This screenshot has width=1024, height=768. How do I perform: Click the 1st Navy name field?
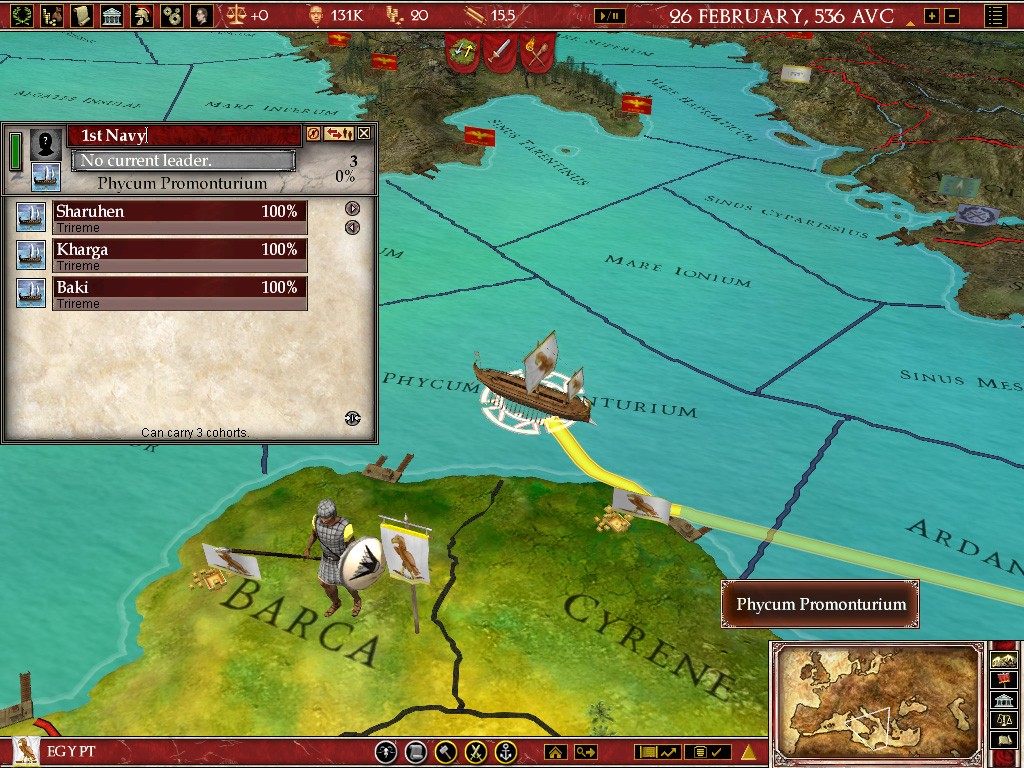coord(184,135)
